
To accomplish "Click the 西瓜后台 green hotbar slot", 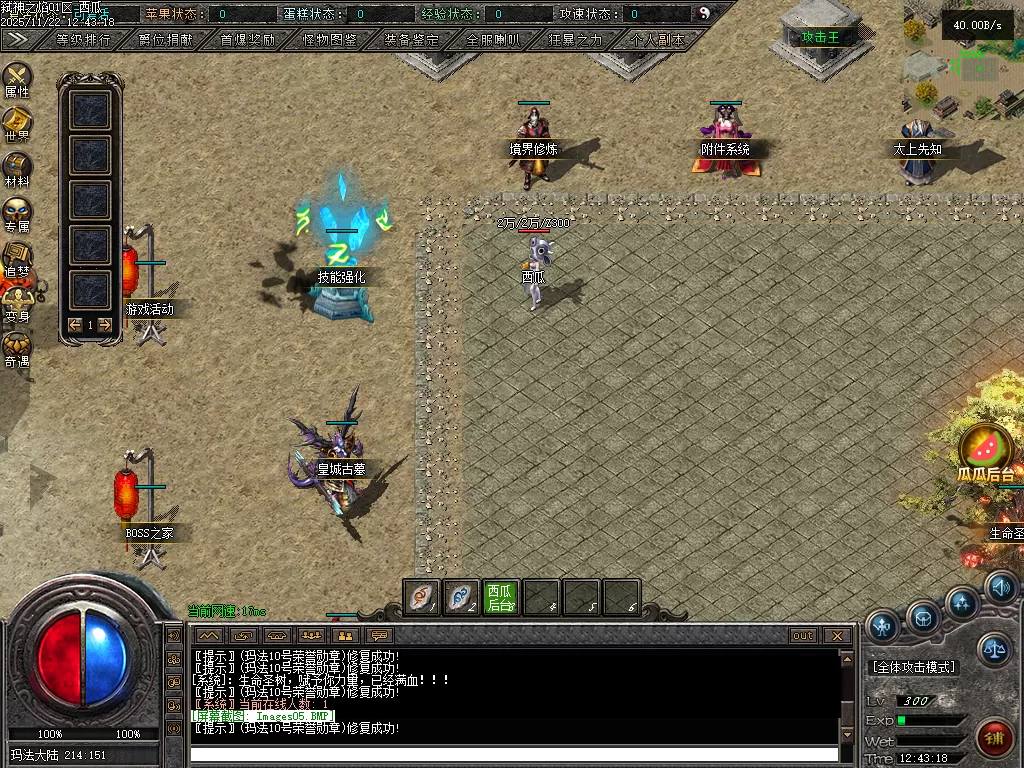I will [501, 598].
